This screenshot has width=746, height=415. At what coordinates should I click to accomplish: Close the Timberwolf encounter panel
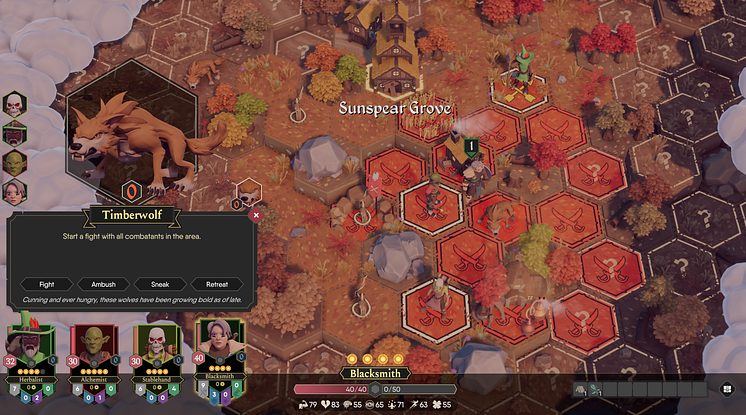(256, 214)
